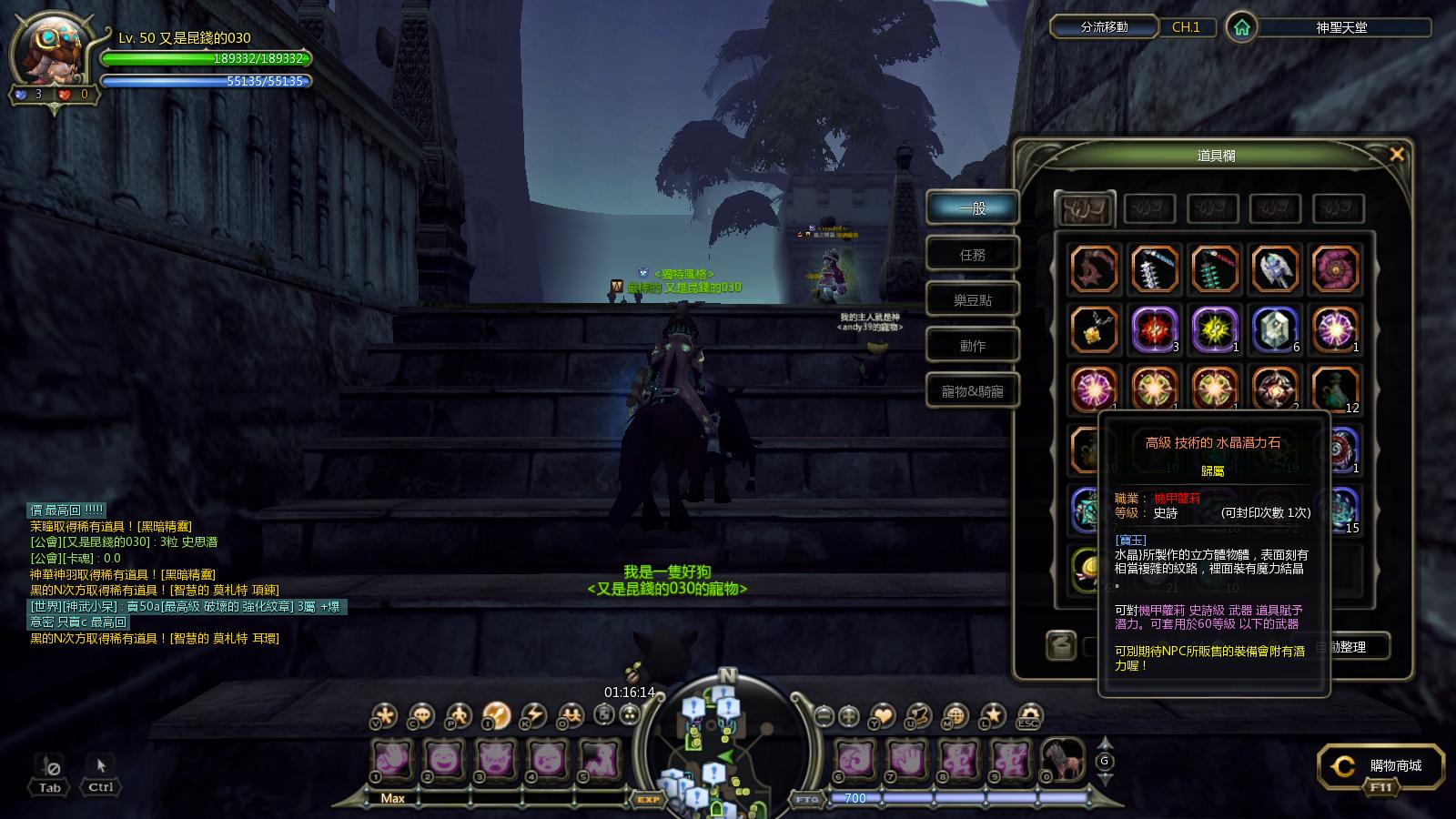This screenshot has height=819, width=1456.
Task: Open the 樂豆點 inventory tab
Action: coord(972,300)
